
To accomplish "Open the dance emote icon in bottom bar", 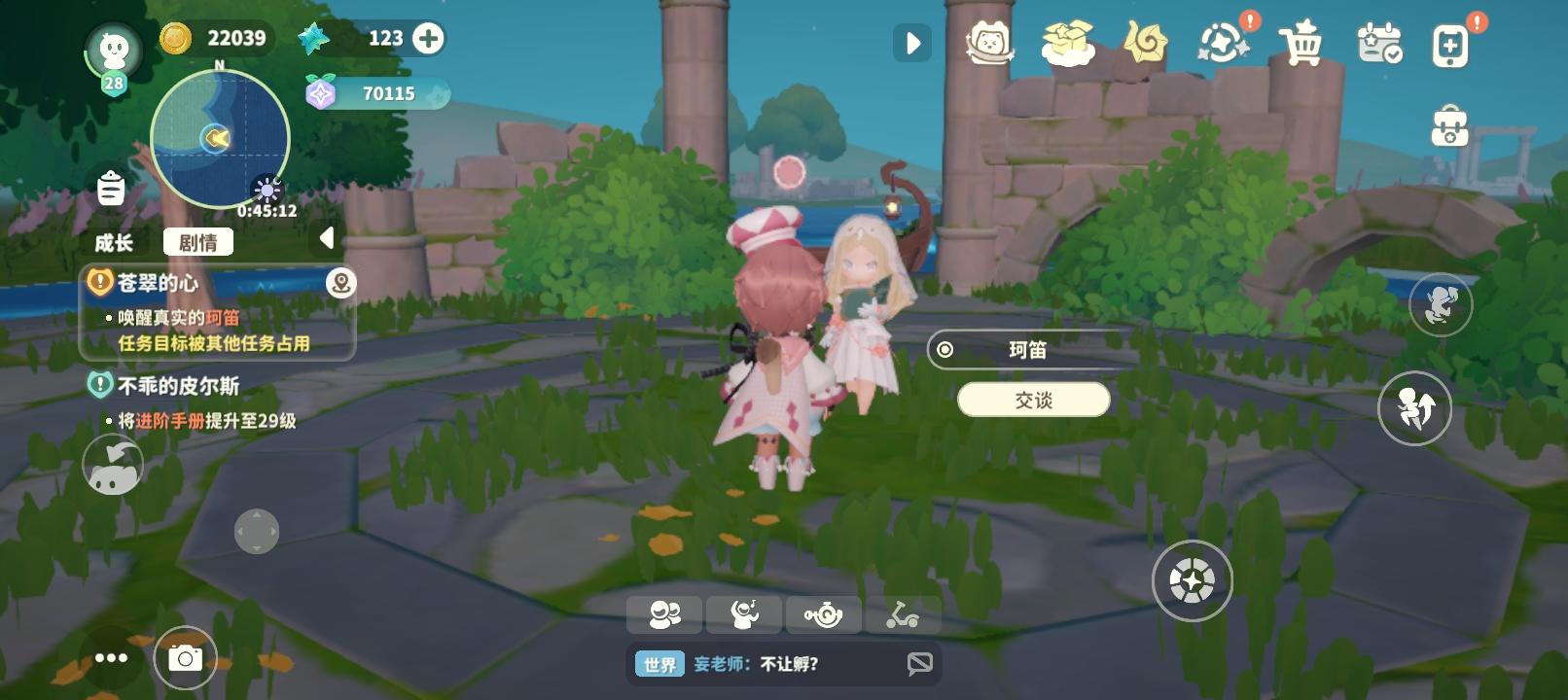I will pos(744,613).
